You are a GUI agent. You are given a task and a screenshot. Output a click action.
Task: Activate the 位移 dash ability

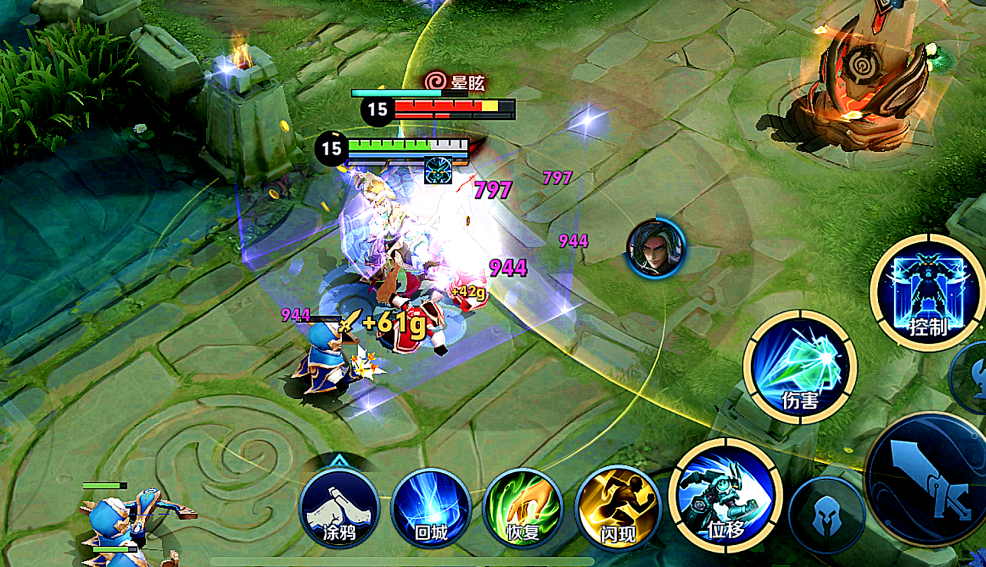[x=725, y=495]
